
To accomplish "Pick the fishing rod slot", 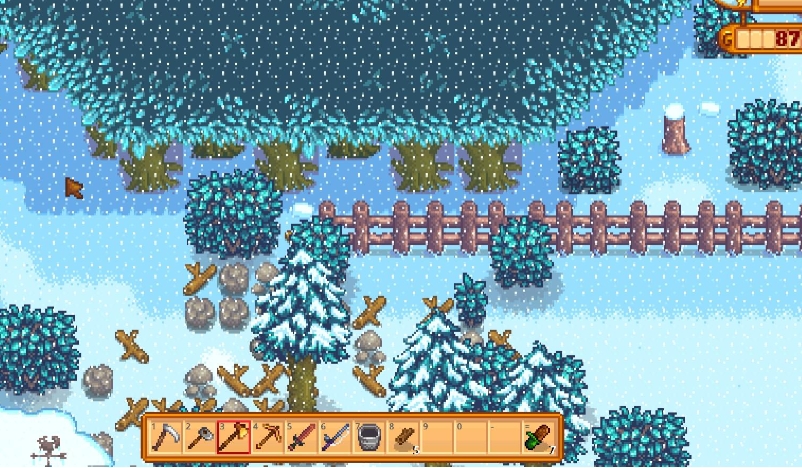I will click(x=335, y=437).
